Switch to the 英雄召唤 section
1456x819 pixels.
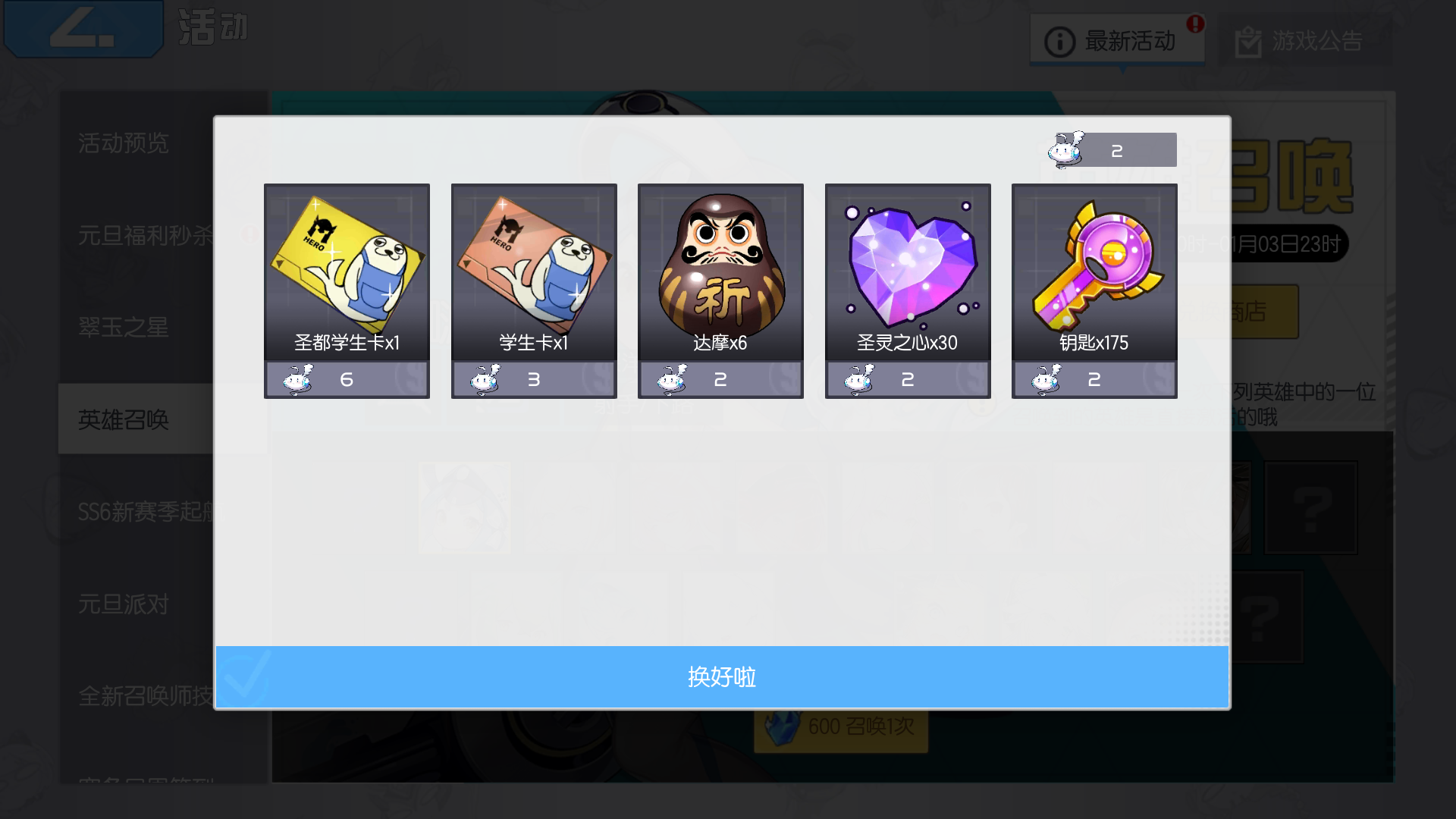pos(125,419)
